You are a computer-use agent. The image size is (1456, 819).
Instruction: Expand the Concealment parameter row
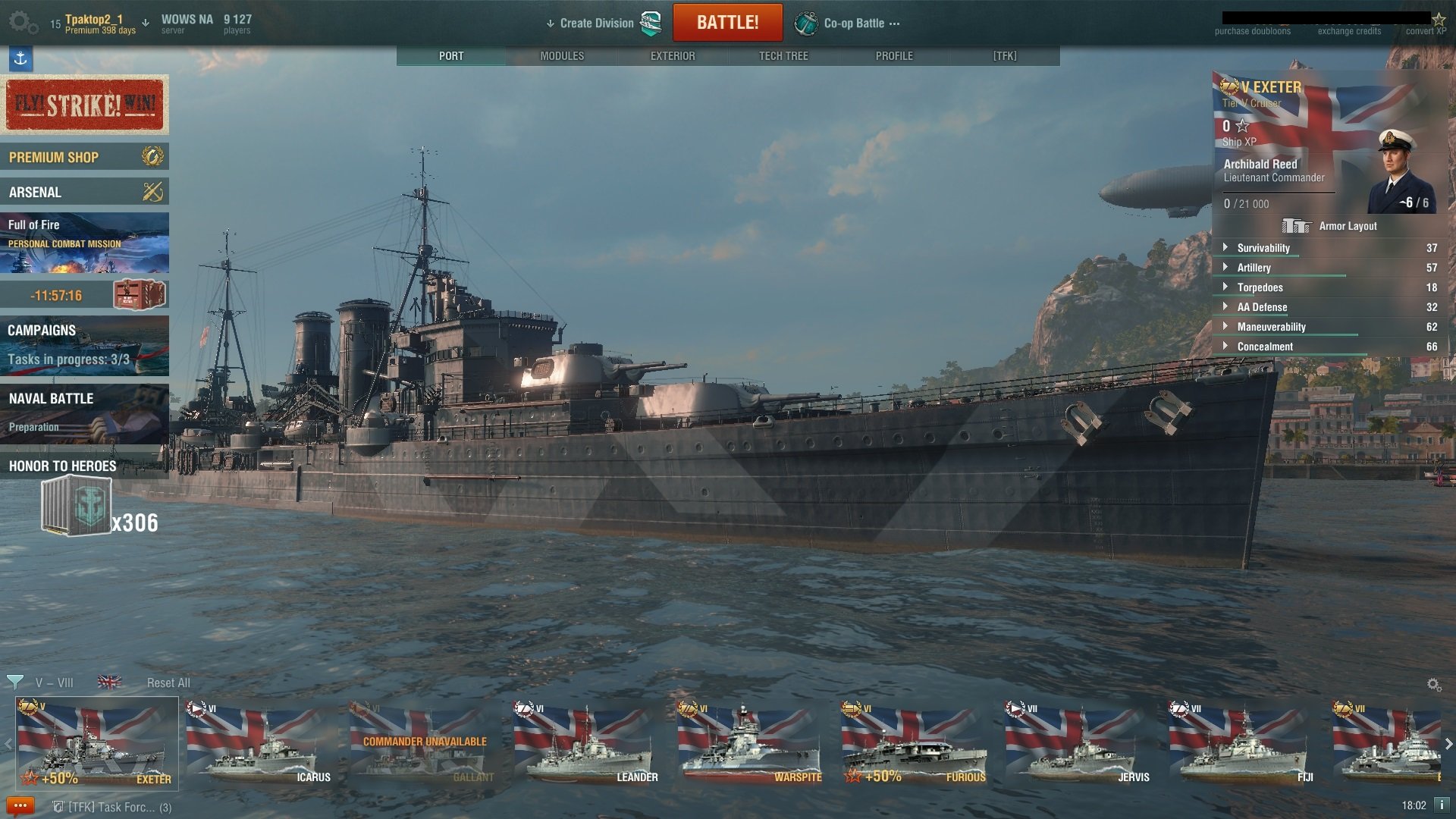pyautogui.click(x=1265, y=347)
